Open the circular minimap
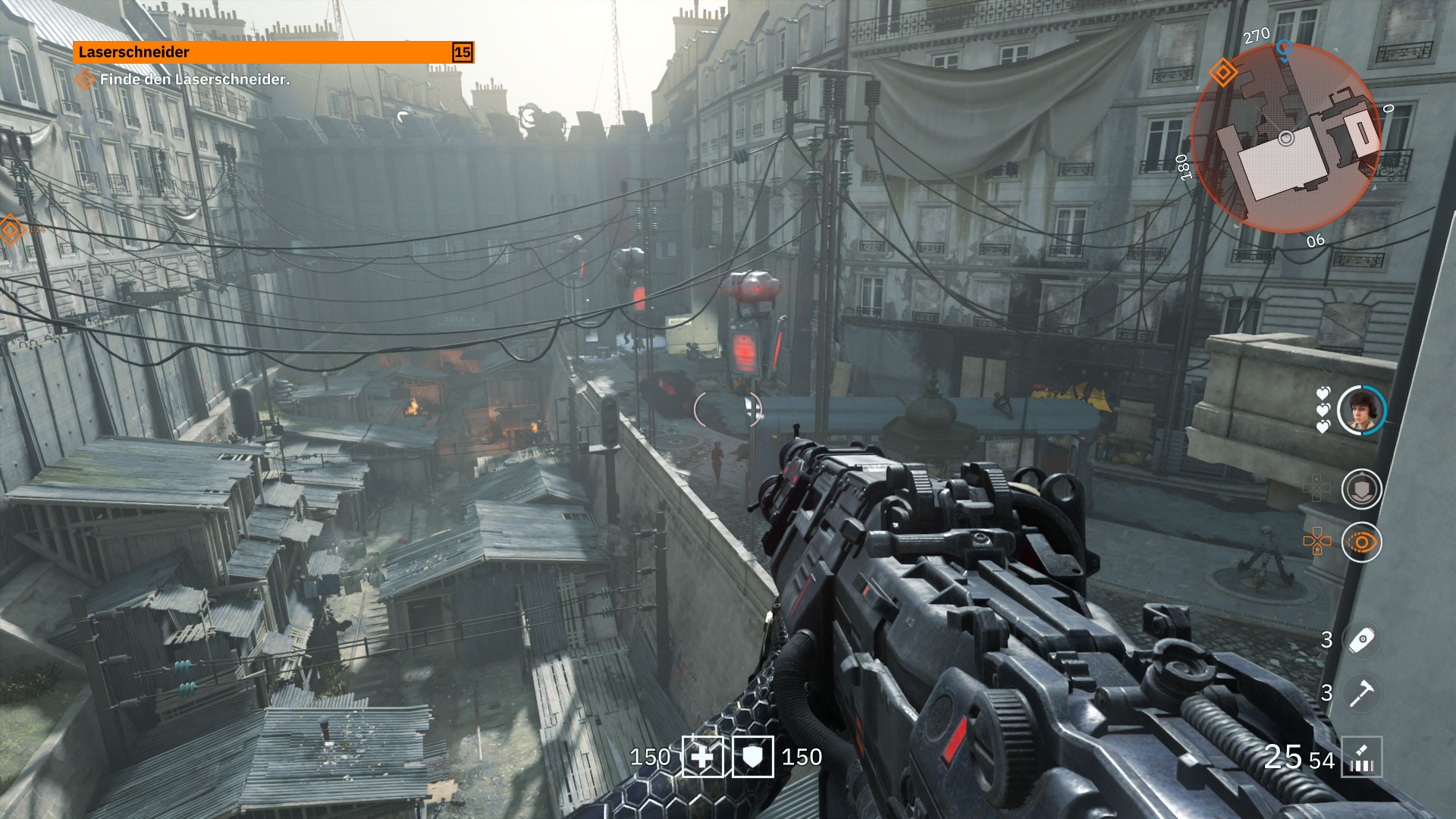The image size is (1456, 819). point(1286,138)
